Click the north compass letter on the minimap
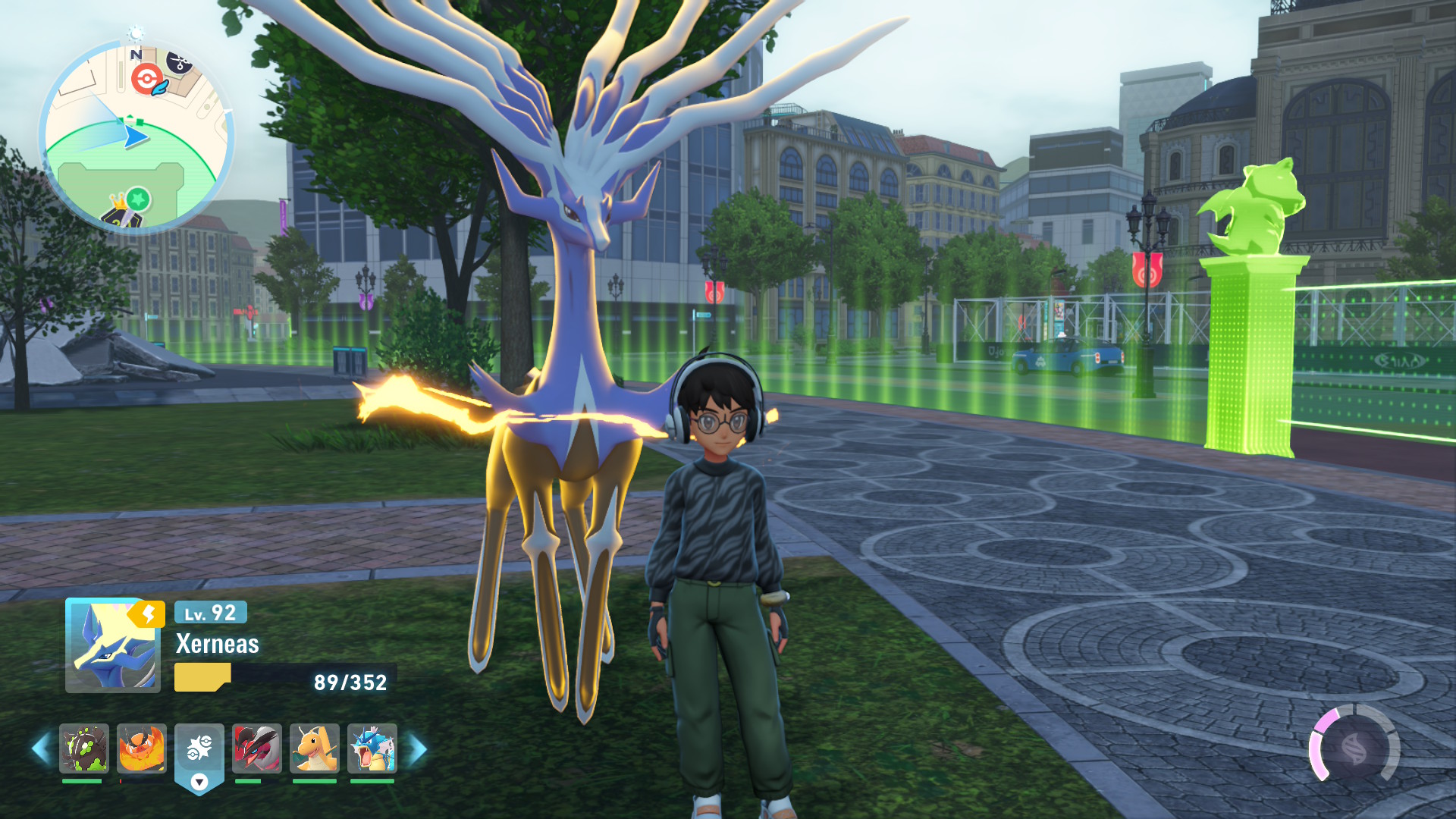1456x819 pixels. click(136, 54)
